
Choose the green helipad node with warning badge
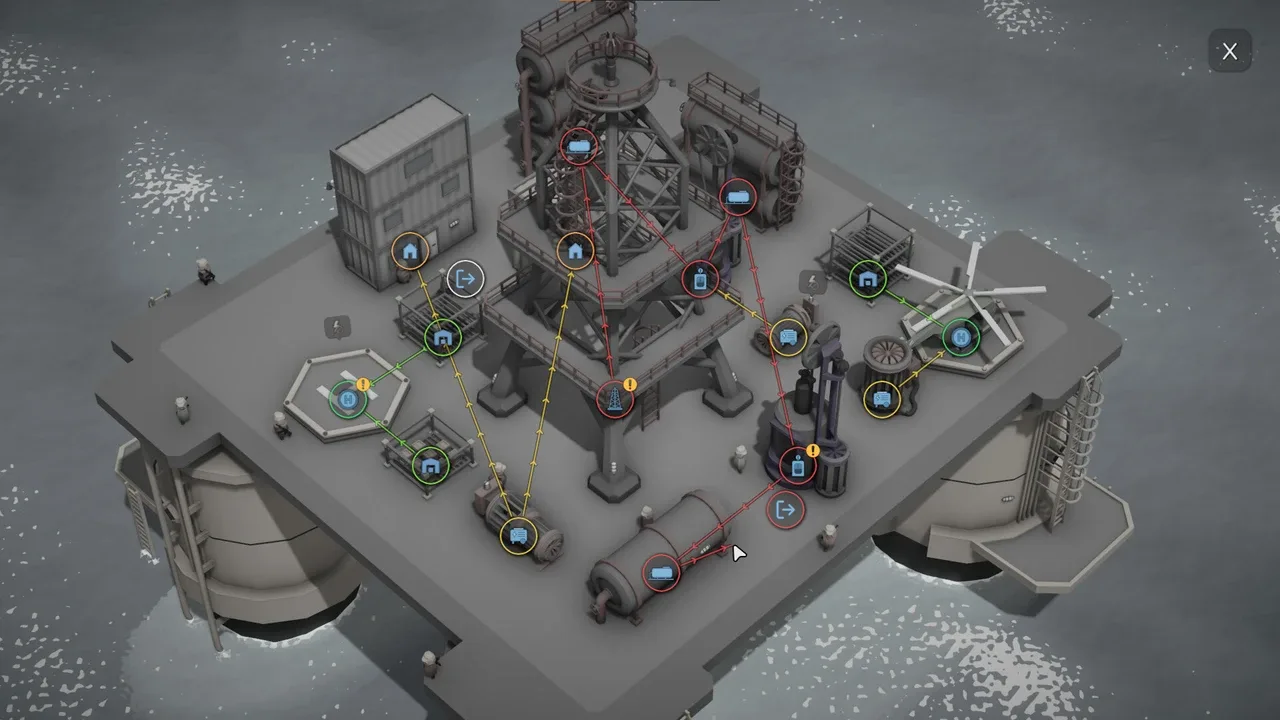[x=347, y=400]
